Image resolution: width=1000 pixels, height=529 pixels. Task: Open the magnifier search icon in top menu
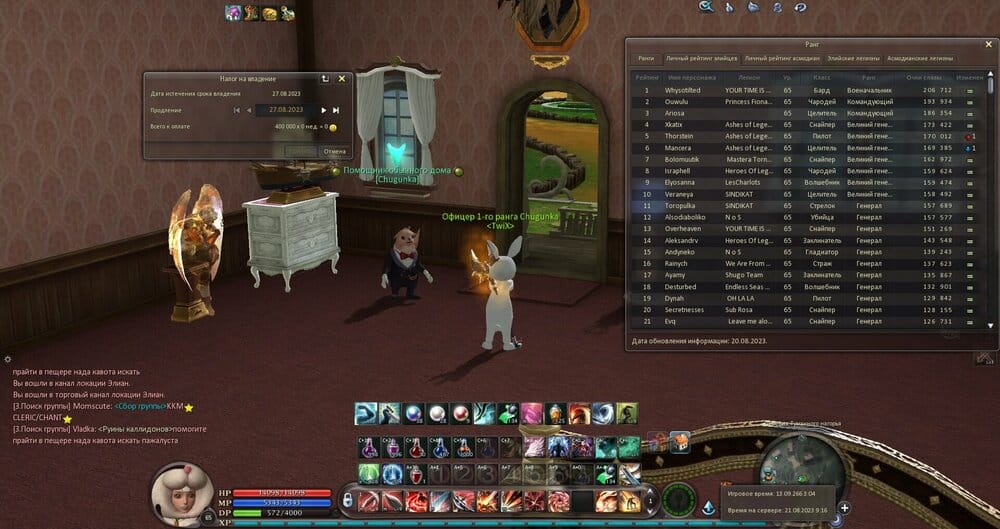tap(706, 7)
